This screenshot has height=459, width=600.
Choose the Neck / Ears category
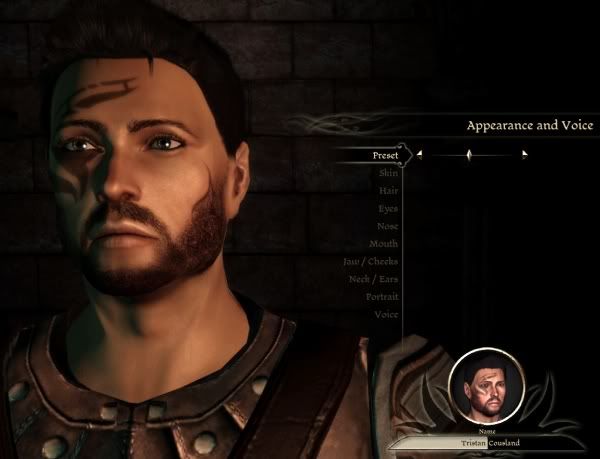tap(373, 279)
